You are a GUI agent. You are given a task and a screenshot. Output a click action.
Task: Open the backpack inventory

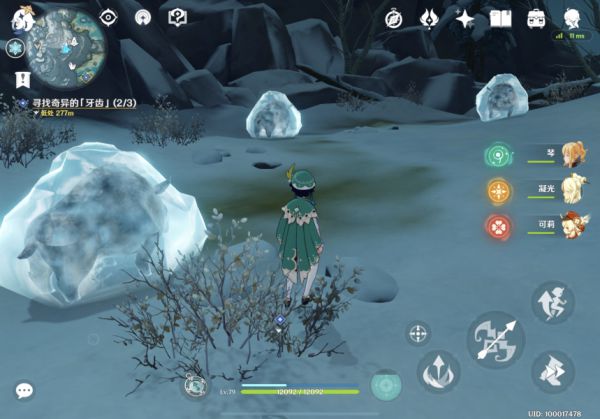[x=537, y=18]
